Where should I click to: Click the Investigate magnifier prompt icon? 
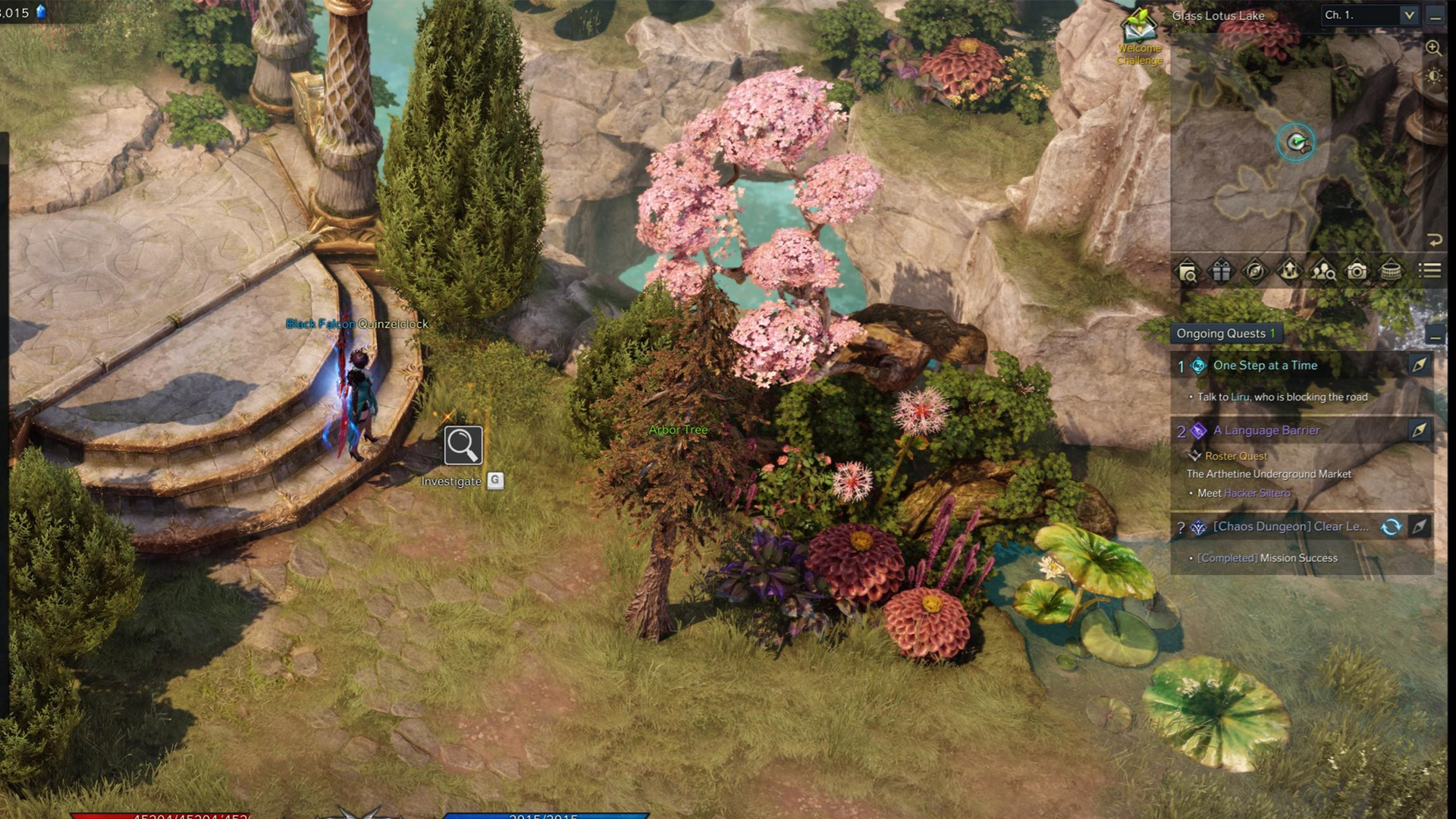coord(463,445)
